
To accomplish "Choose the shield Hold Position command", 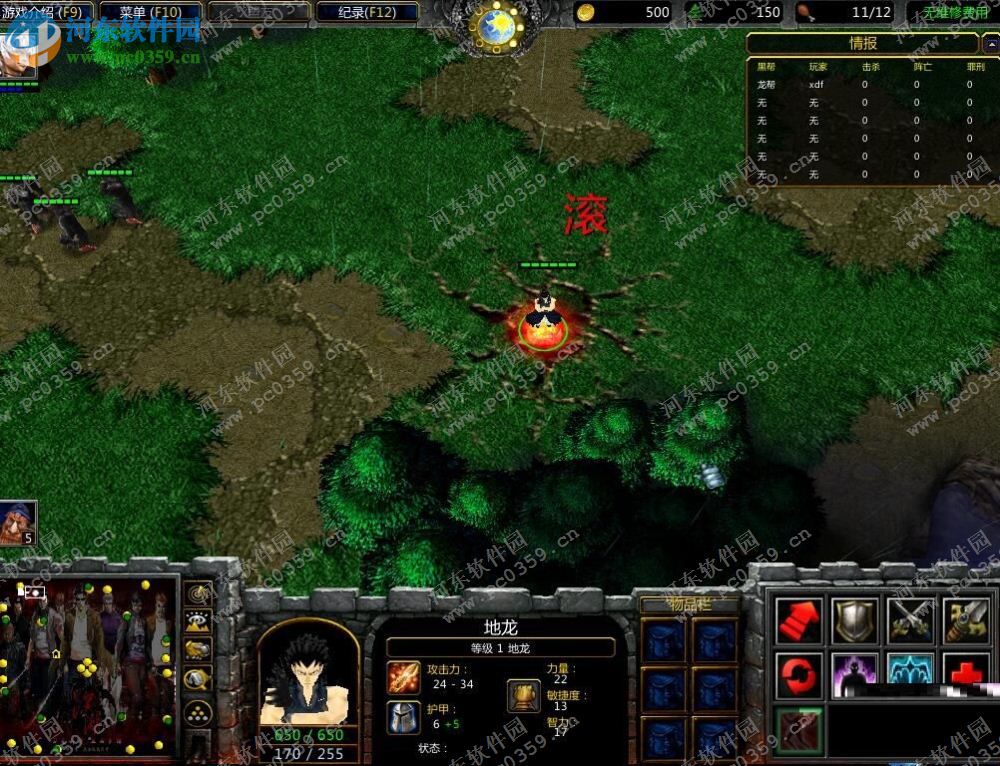I will click(x=855, y=621).
